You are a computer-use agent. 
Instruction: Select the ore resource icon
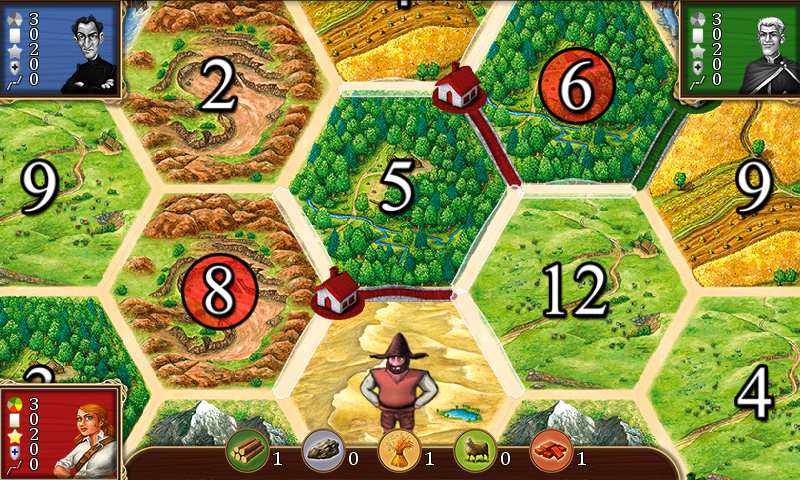pos(322,450)
